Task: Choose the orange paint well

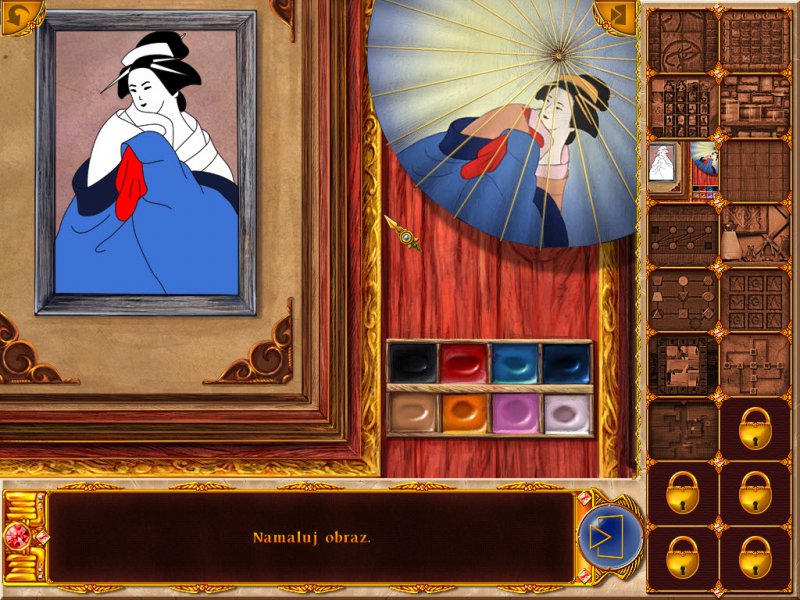Action: (463, 412)
